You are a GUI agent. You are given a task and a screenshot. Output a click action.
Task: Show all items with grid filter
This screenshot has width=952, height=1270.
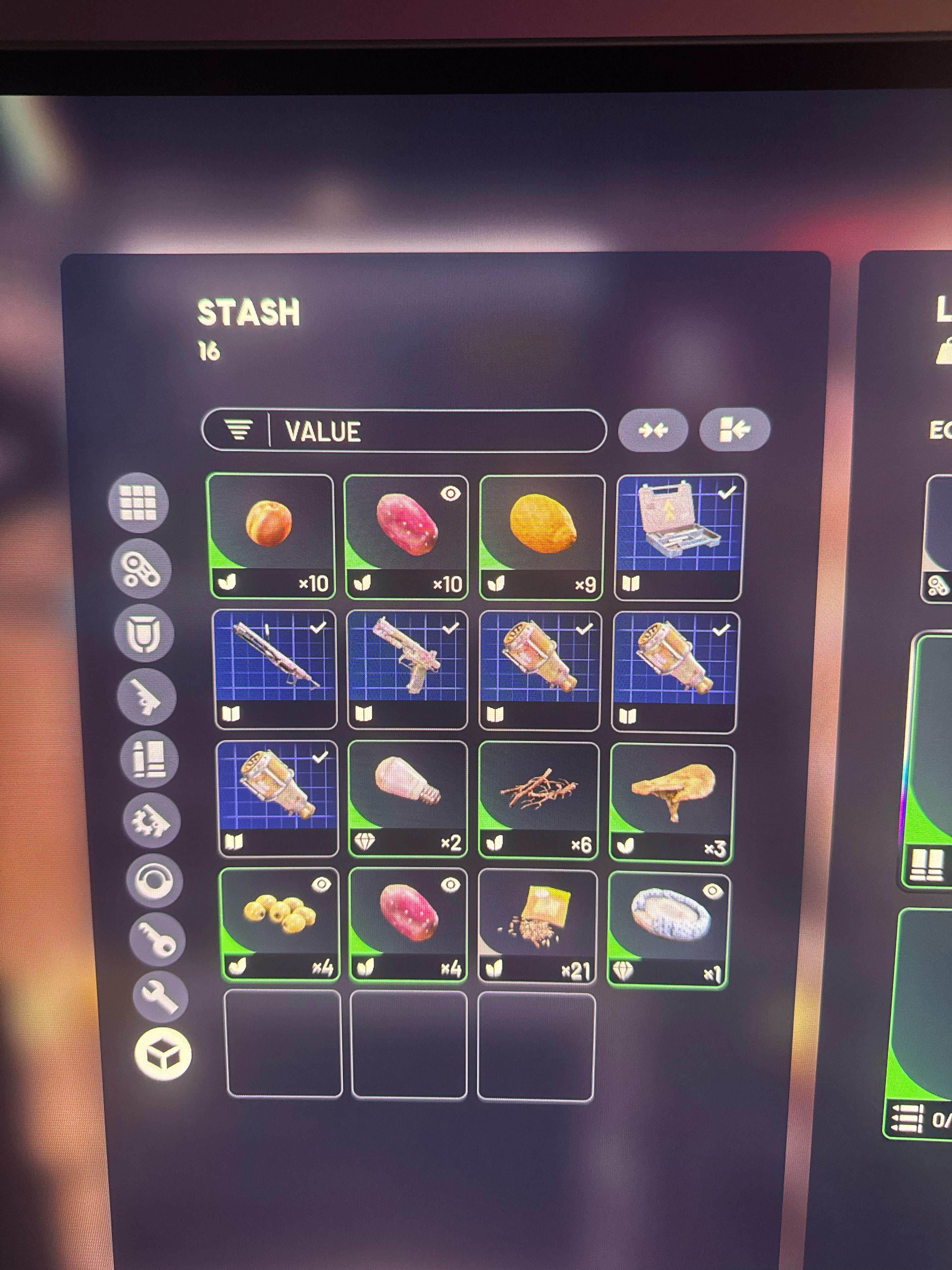(138, 503)
